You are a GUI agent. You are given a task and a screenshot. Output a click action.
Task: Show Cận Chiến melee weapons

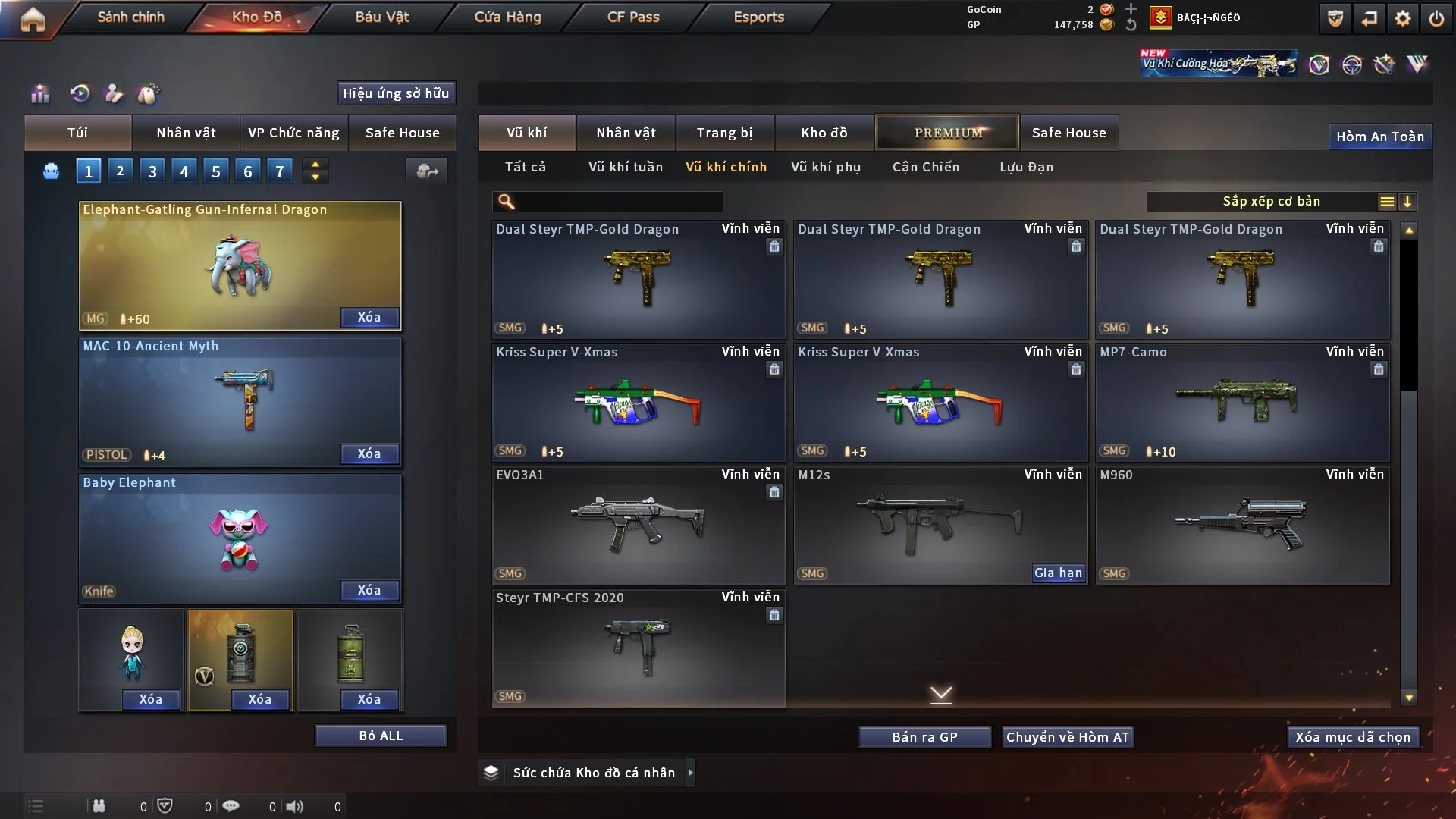pos(926,167)
